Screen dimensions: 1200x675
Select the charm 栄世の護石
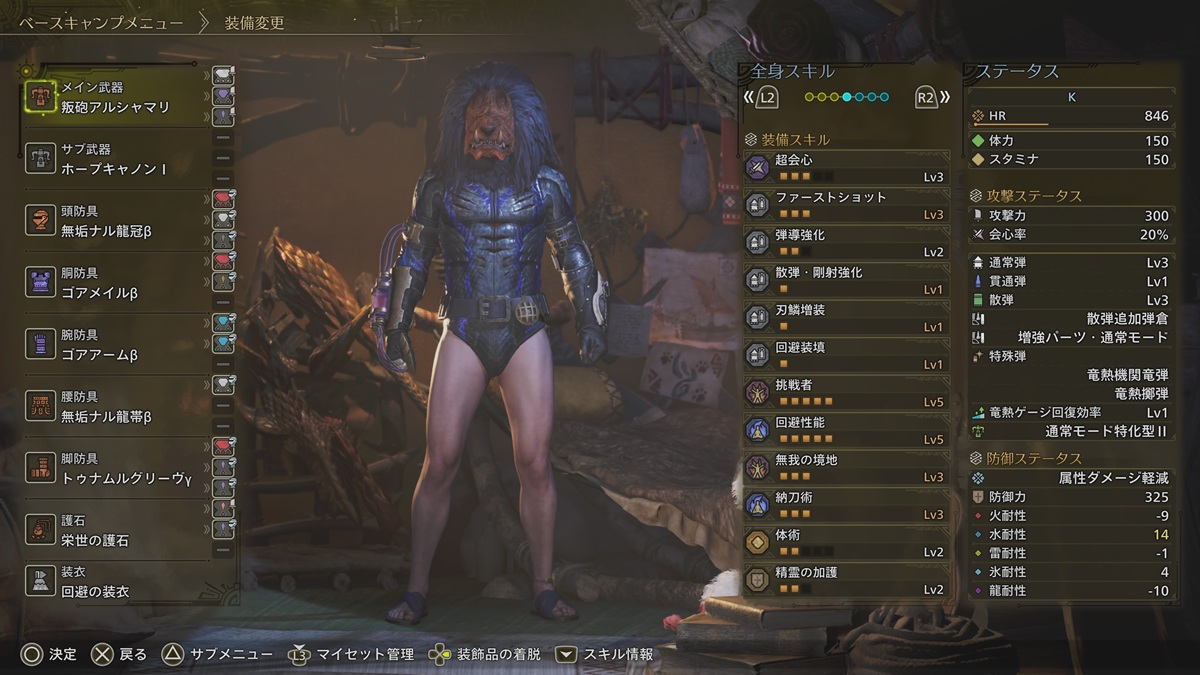(115, 531)
